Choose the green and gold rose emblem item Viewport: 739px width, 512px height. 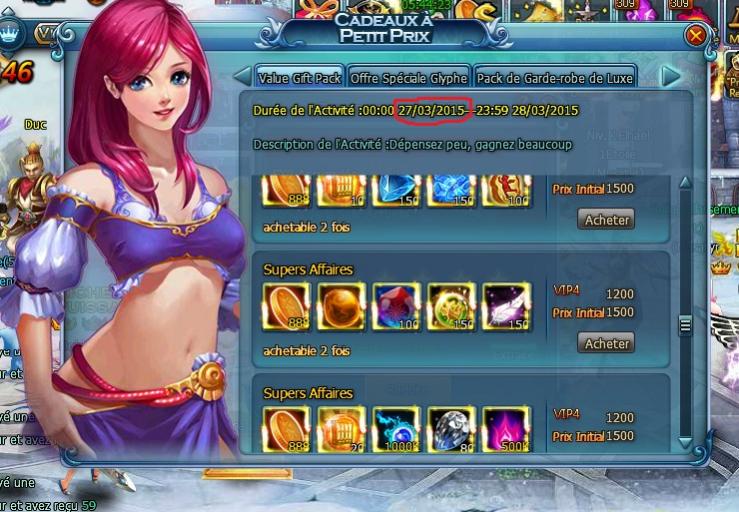[x=451, y=306]
